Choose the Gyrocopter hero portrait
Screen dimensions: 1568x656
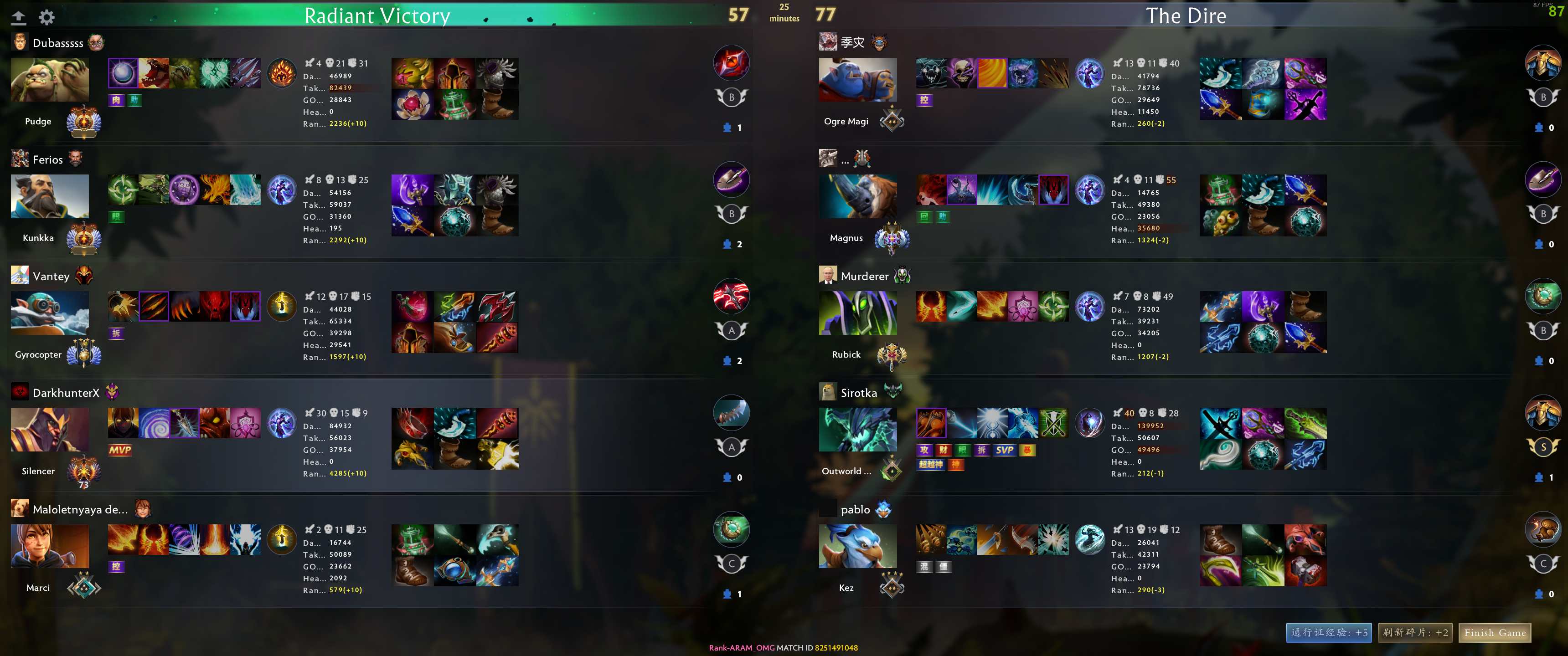(x=50, y=313)
